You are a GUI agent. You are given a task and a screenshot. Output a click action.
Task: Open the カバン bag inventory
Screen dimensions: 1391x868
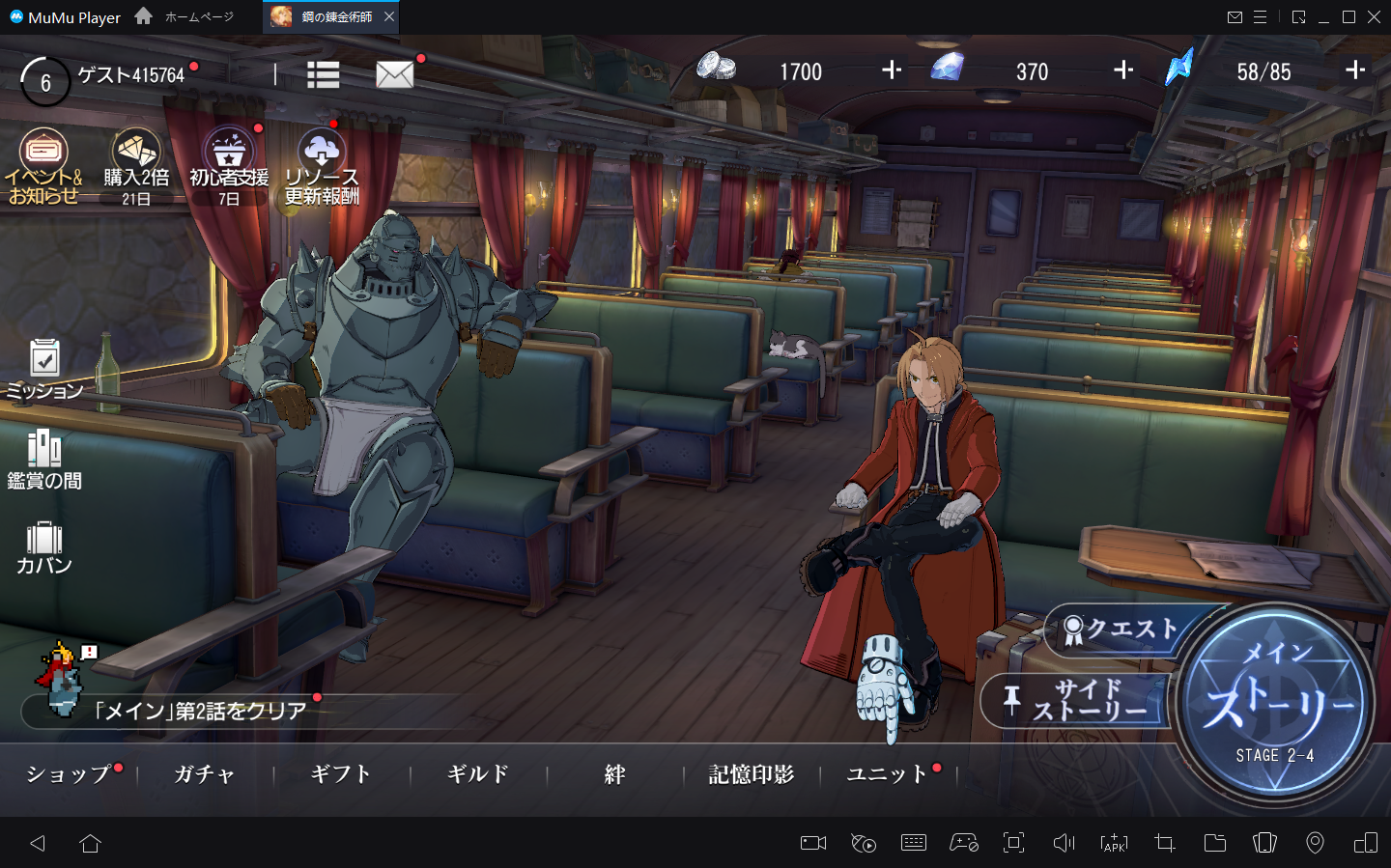click(44, 547)
